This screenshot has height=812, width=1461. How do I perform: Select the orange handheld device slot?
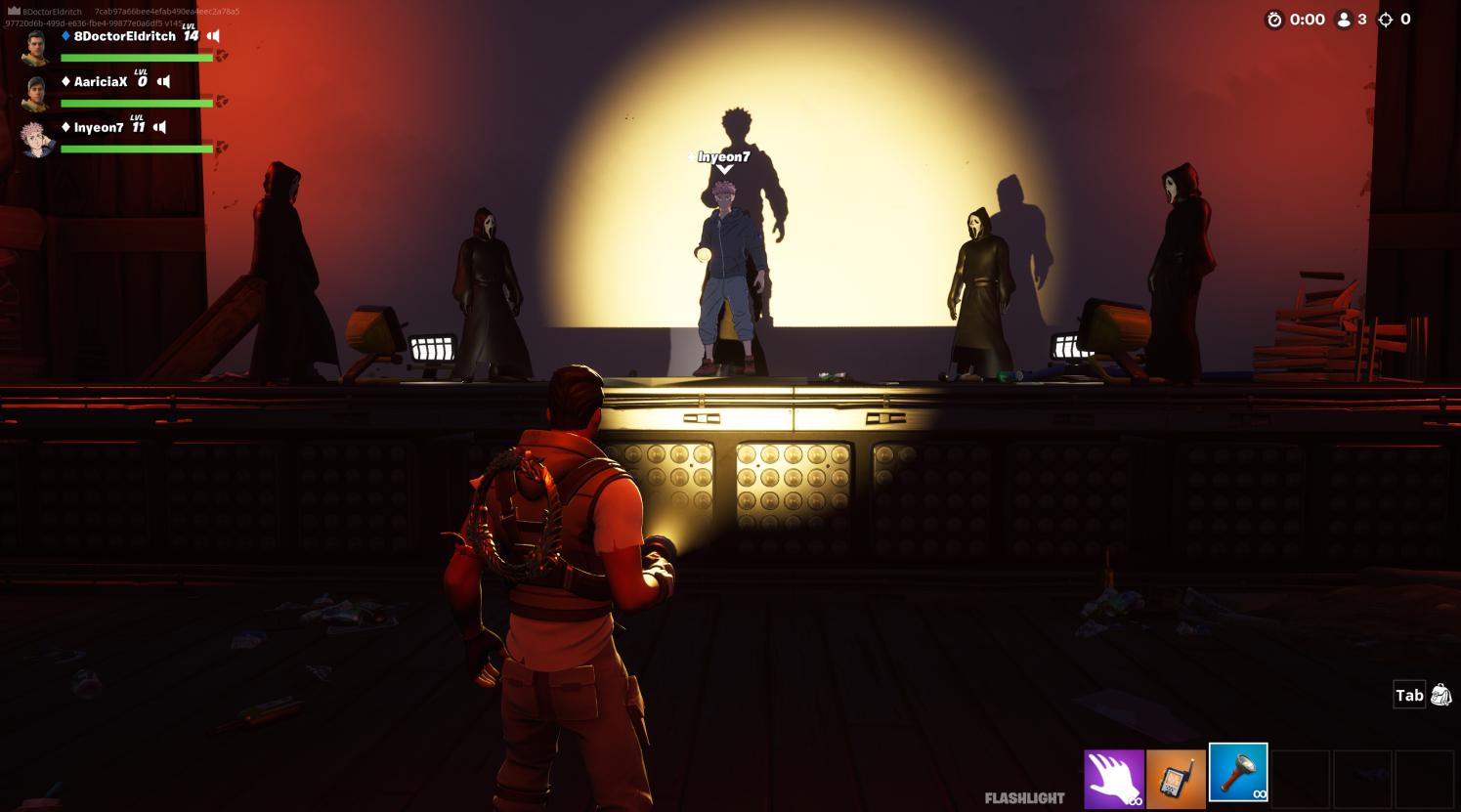pos(1176,779)
